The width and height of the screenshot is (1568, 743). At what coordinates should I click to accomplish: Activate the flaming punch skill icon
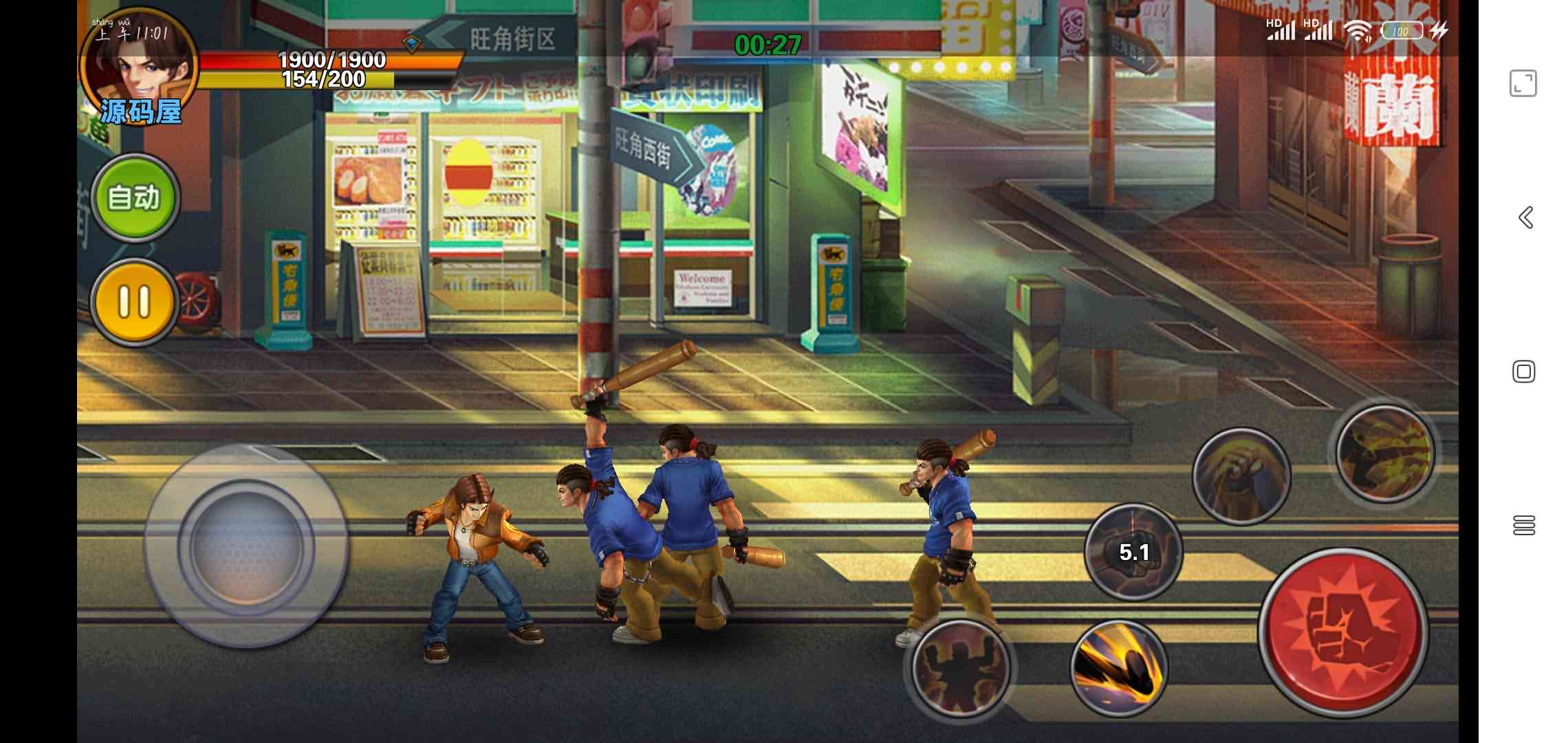point(1241,476)
